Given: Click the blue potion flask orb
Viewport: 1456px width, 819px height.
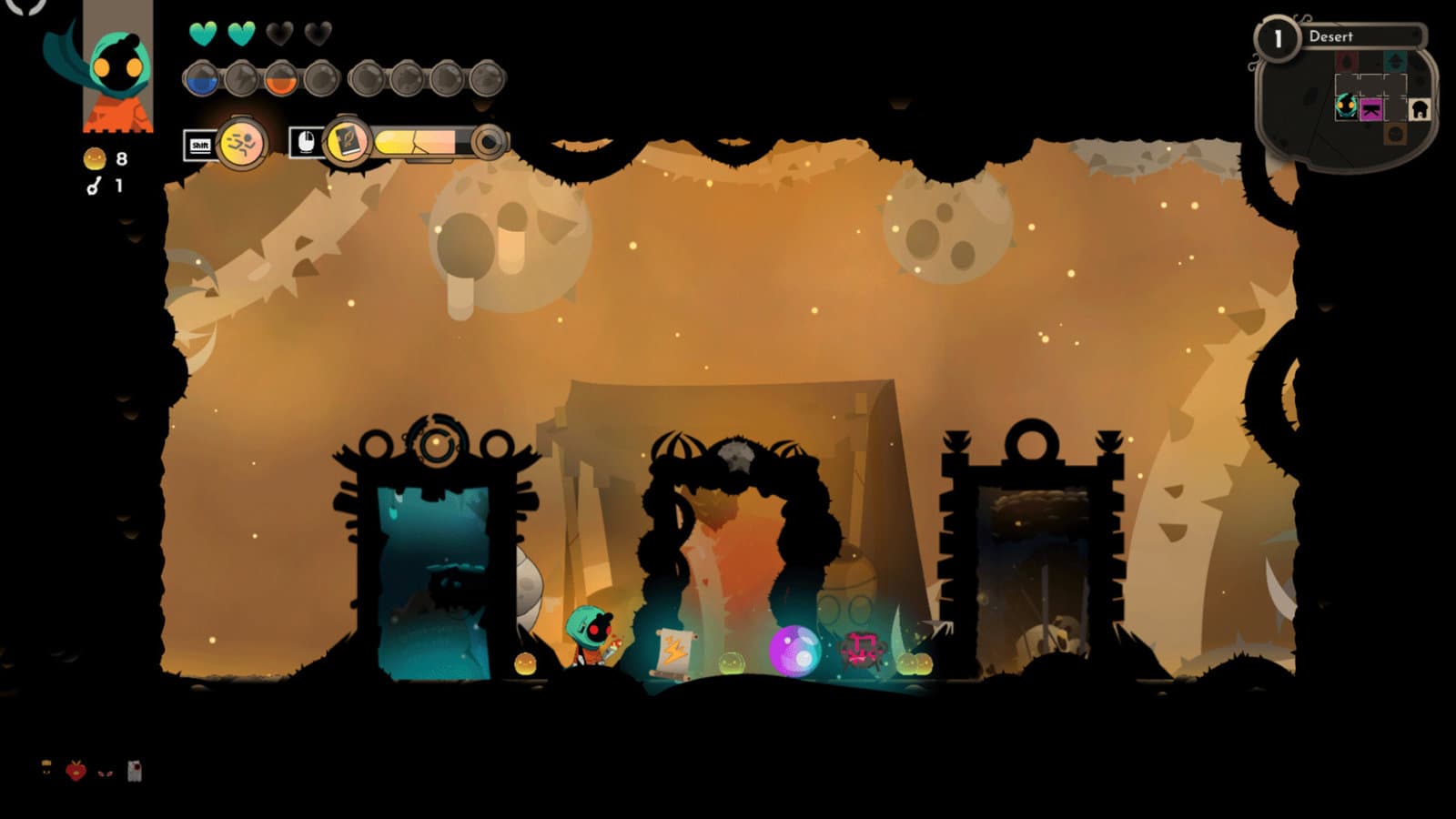Looking at the screenshot, I should click(x=202, y=80).
